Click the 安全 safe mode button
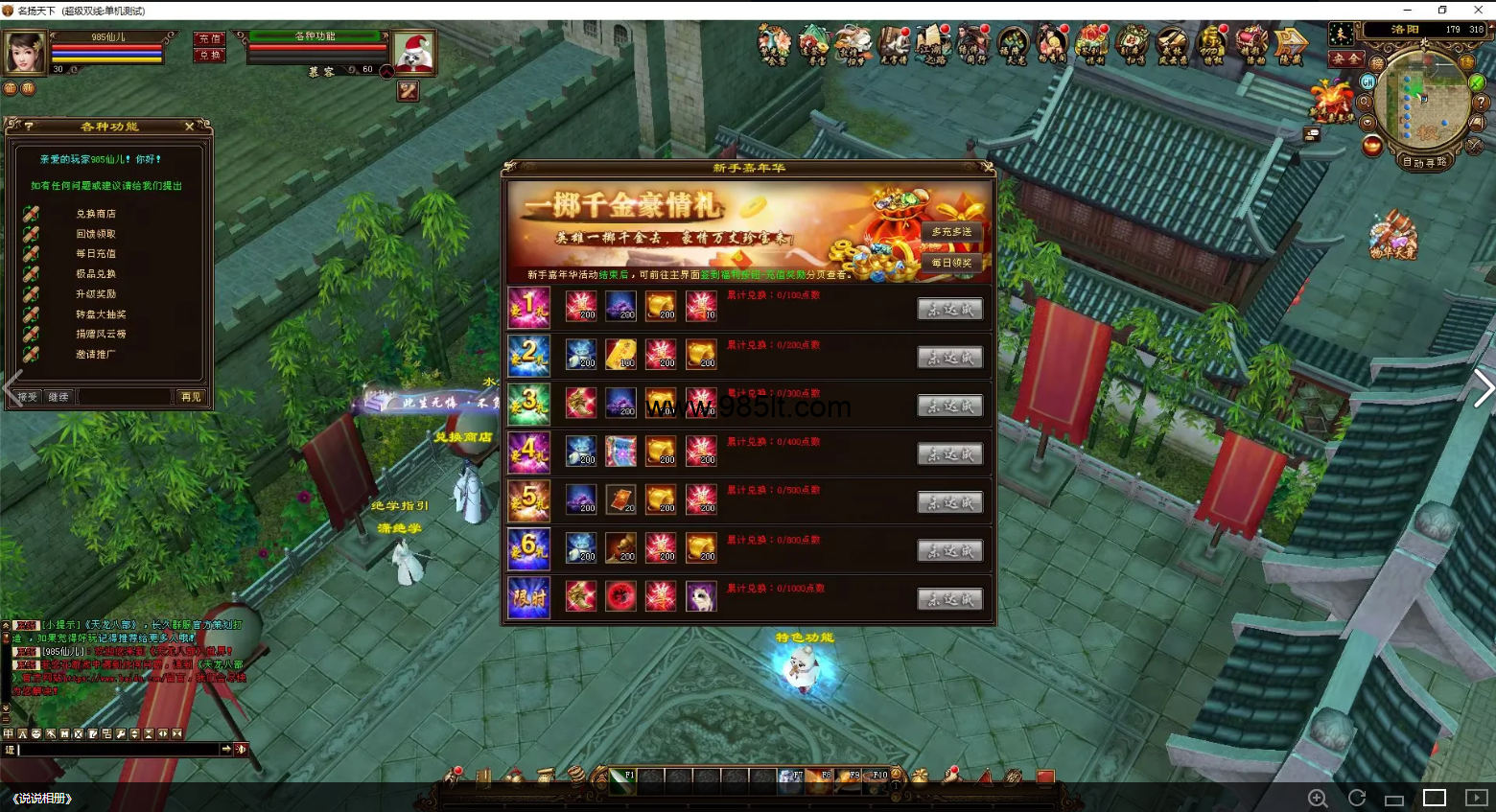 click(x=1344, y=58)
